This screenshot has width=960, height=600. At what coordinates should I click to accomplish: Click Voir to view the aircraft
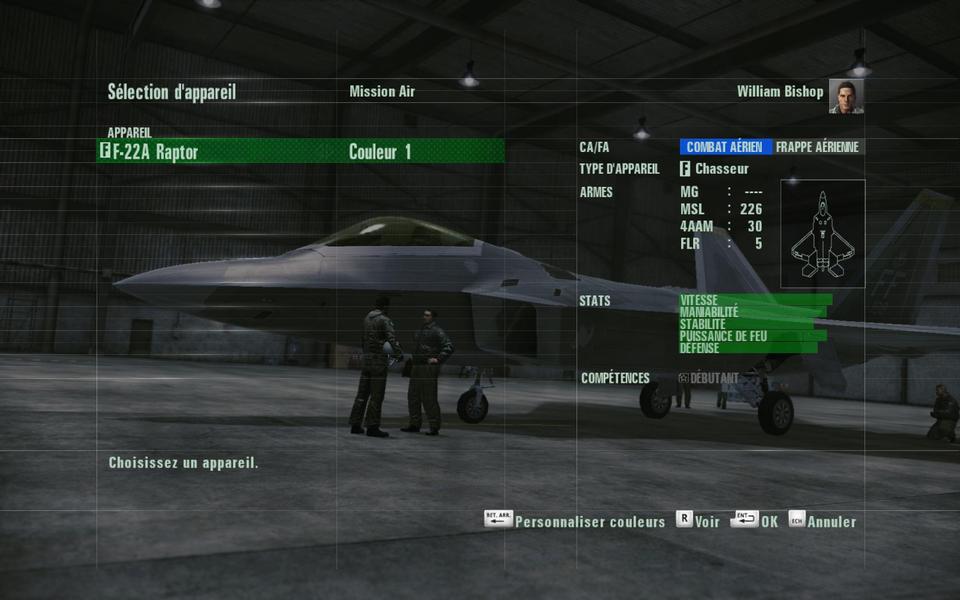698,521
